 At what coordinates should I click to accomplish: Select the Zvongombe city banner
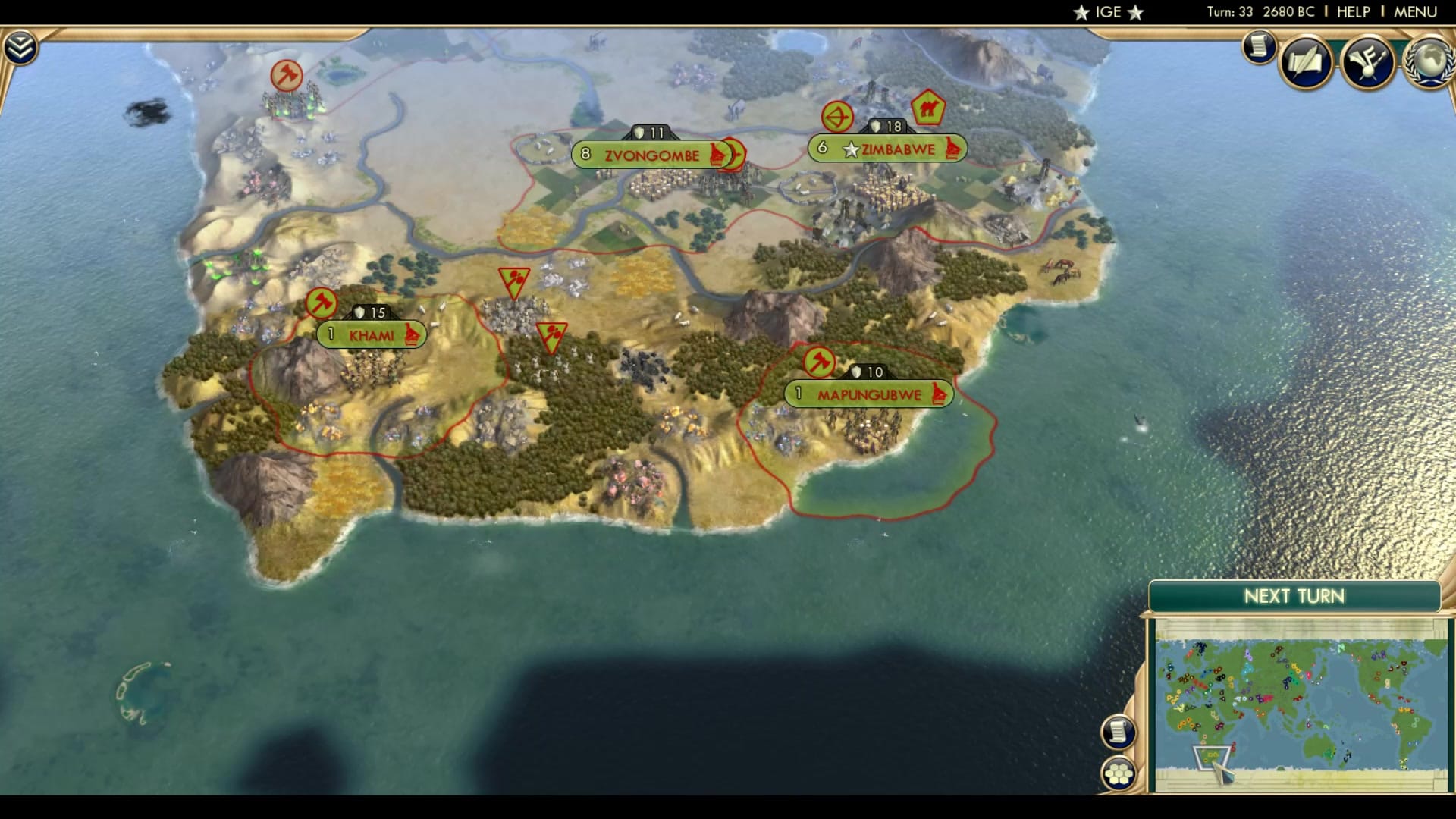[651, 154]
